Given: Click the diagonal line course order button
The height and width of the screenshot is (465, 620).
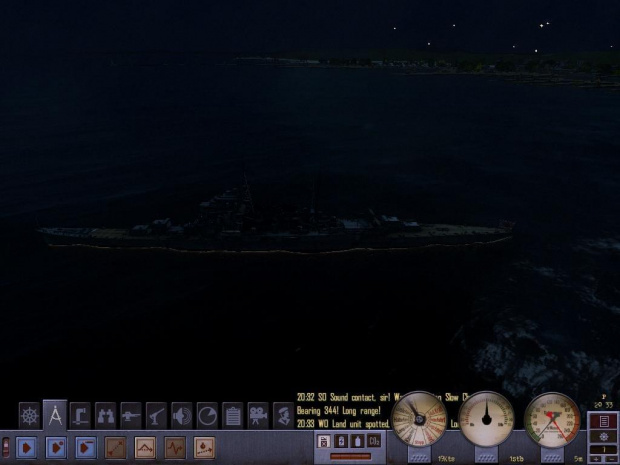Looking at the screenshot, I should tap(115, 447).
